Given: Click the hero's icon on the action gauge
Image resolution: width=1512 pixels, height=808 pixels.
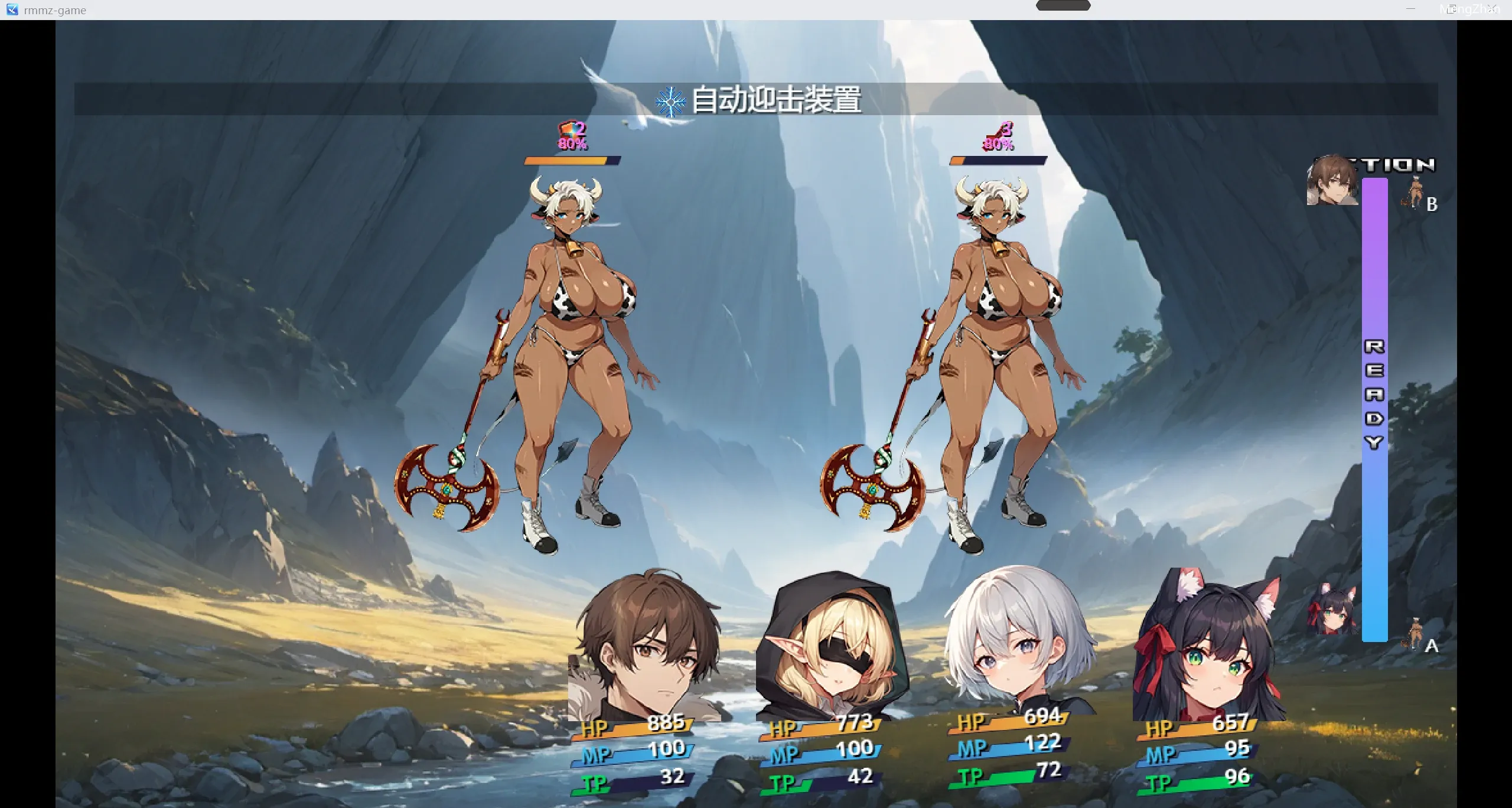Looking at the screenshot, I should pyautogui.click(x=1332, y=181).
